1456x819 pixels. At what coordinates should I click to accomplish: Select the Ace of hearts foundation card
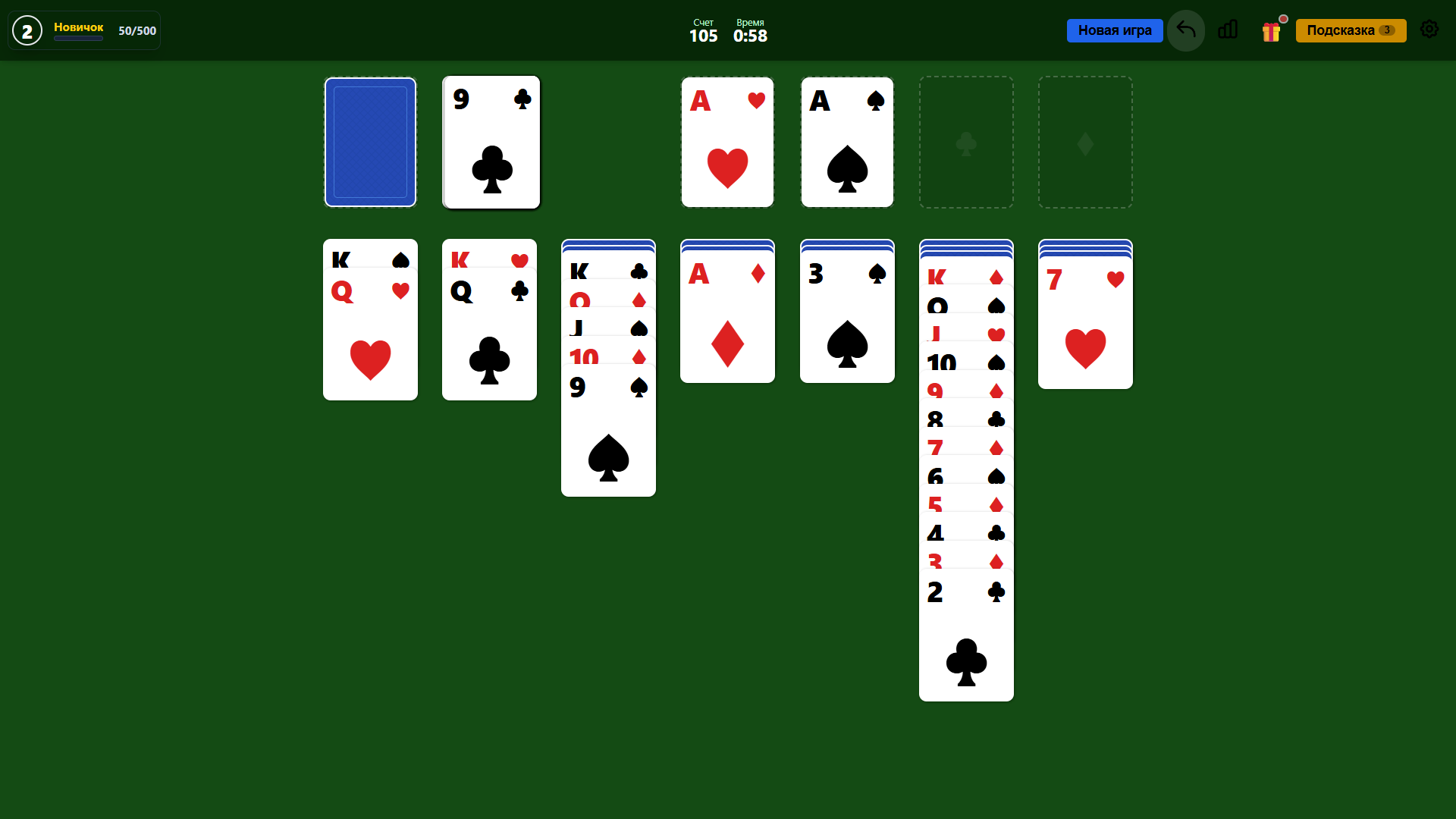[727, 142]
